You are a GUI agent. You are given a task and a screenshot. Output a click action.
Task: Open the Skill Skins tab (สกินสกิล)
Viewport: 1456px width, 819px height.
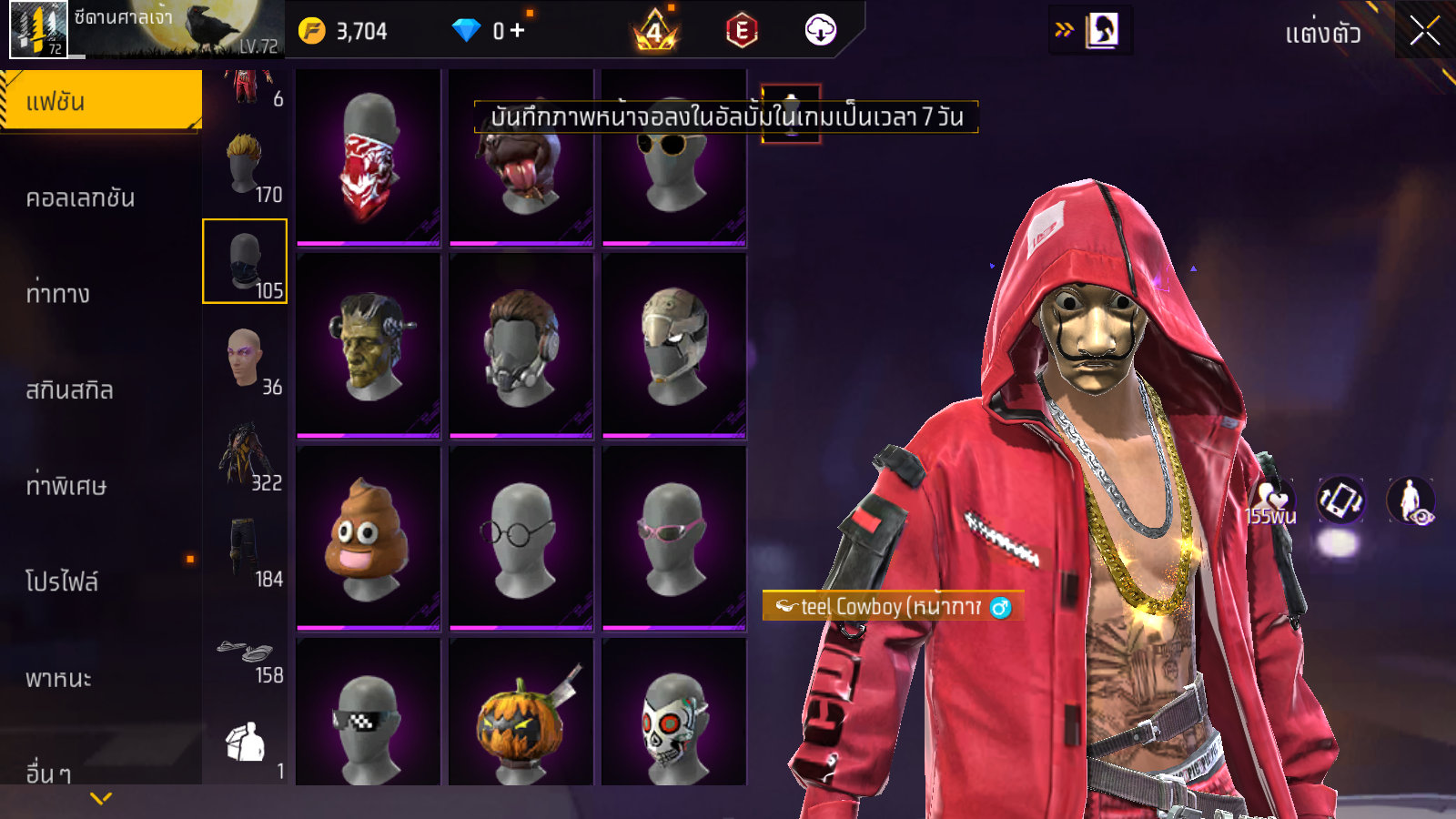coord(69,389)
